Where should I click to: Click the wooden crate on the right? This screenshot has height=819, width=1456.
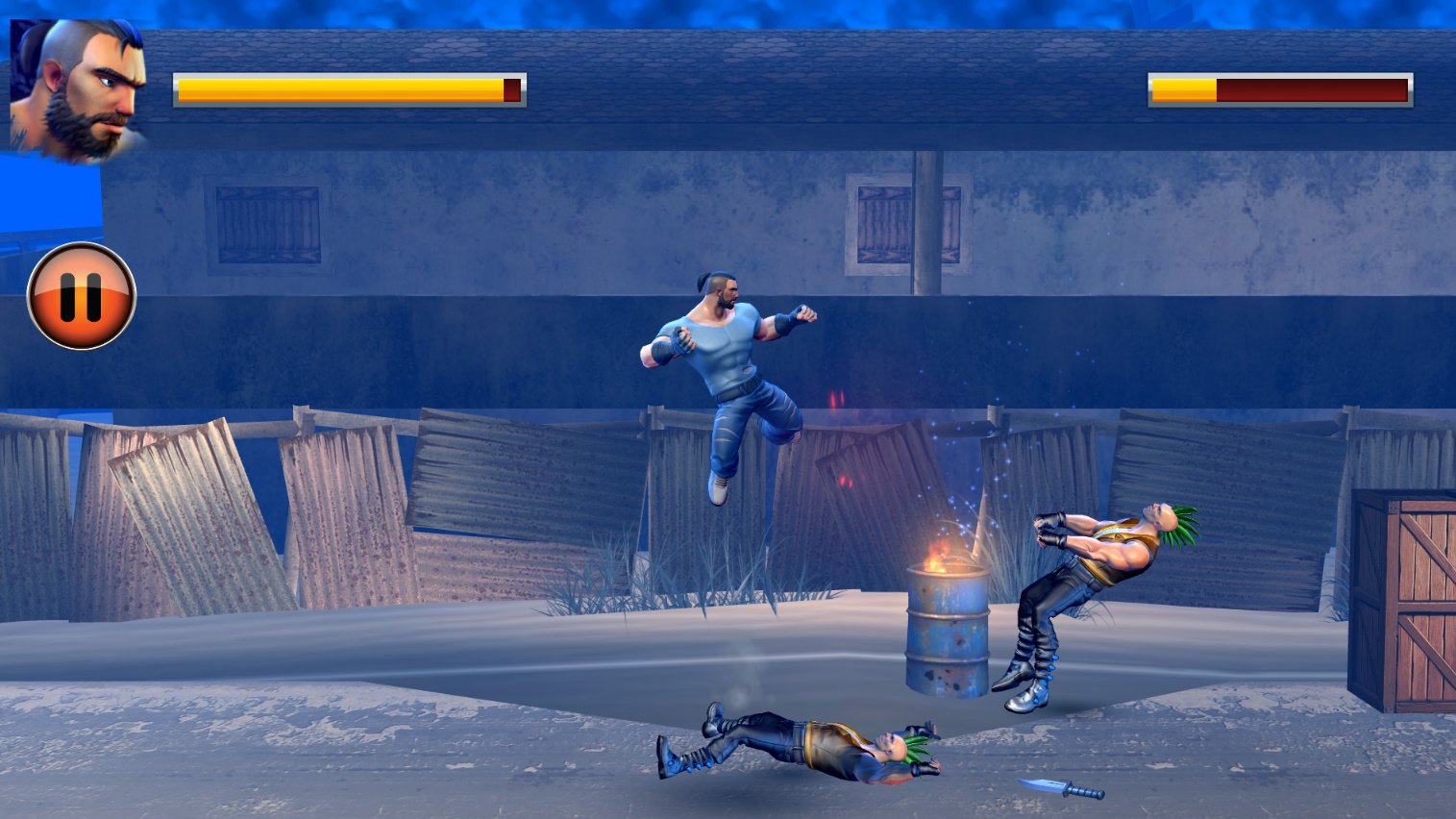click(1403, 596)
